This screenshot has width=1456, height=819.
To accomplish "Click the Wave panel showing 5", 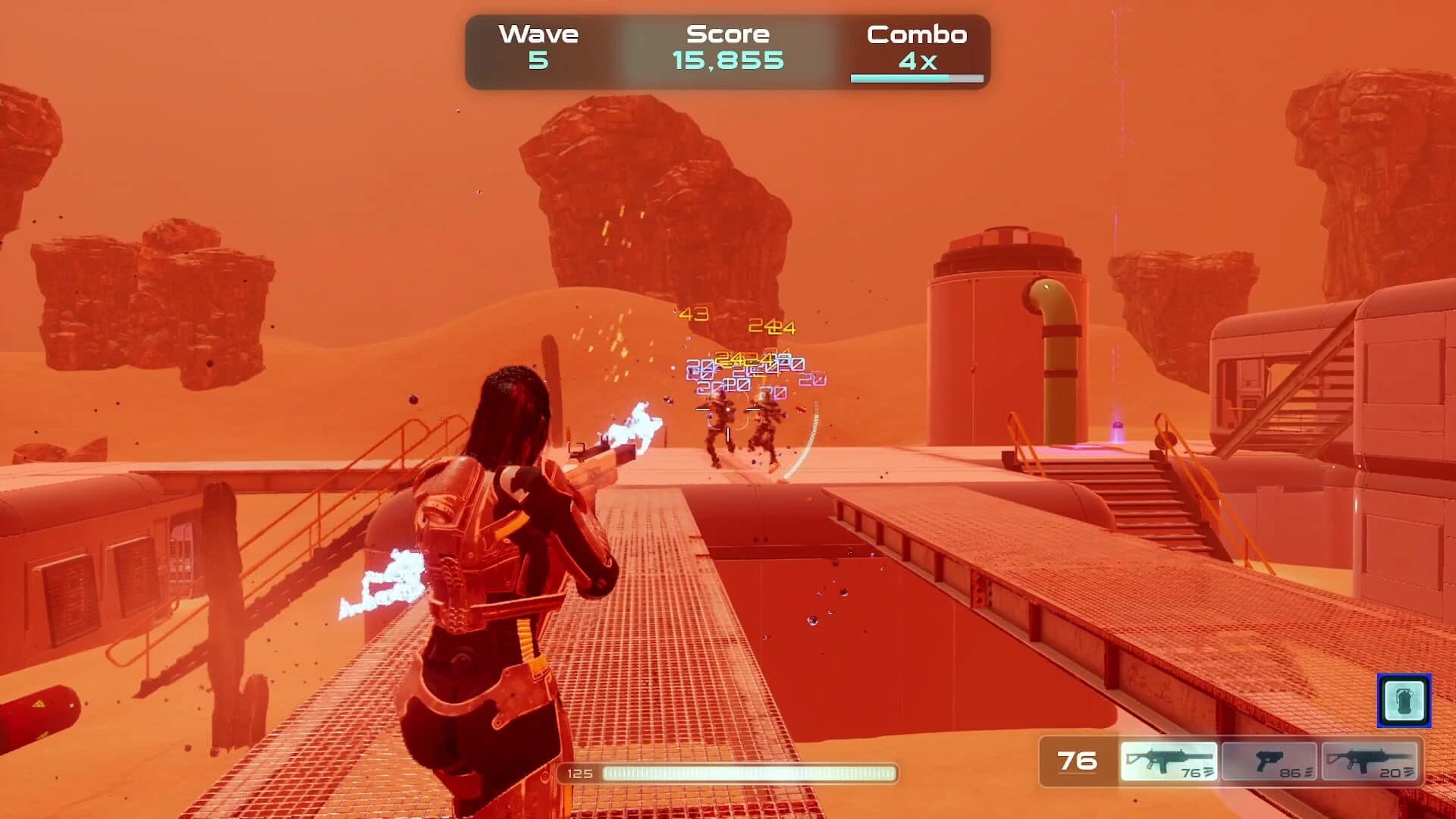I will click(538, 45).
